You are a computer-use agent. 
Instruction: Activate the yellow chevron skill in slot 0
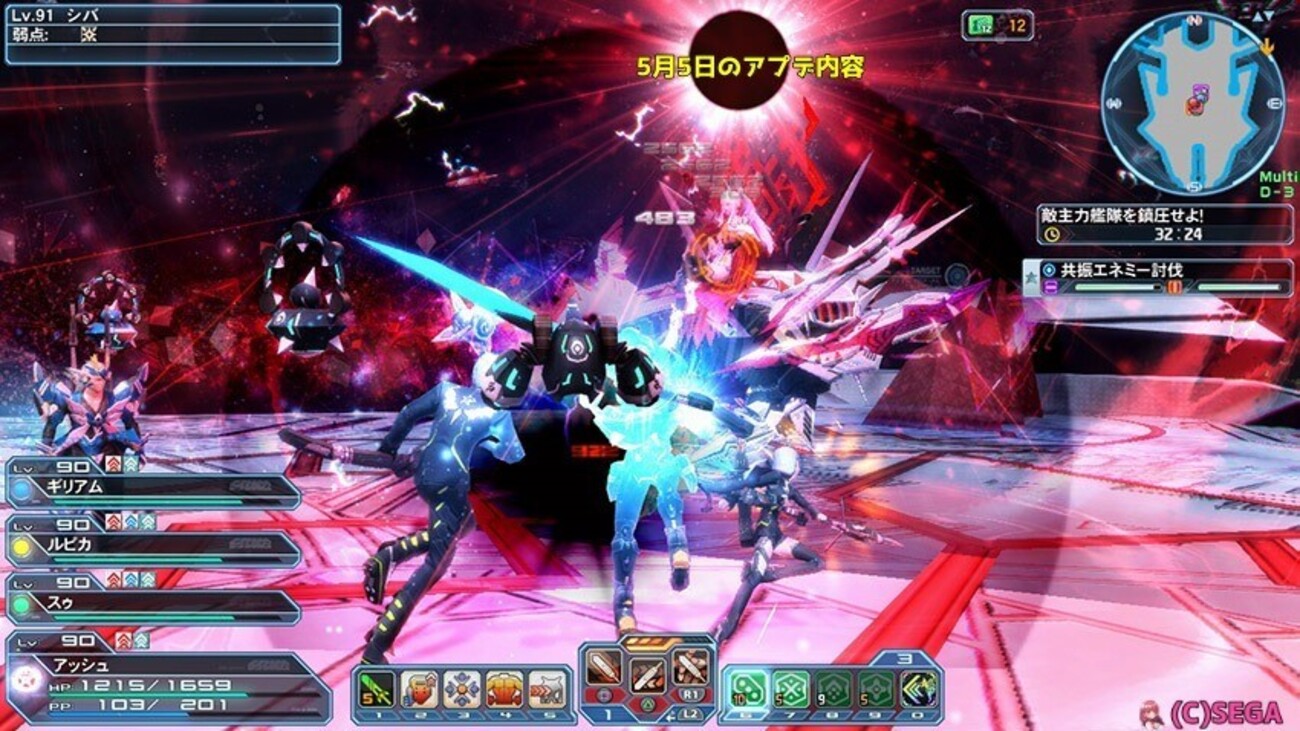point(916,689)
